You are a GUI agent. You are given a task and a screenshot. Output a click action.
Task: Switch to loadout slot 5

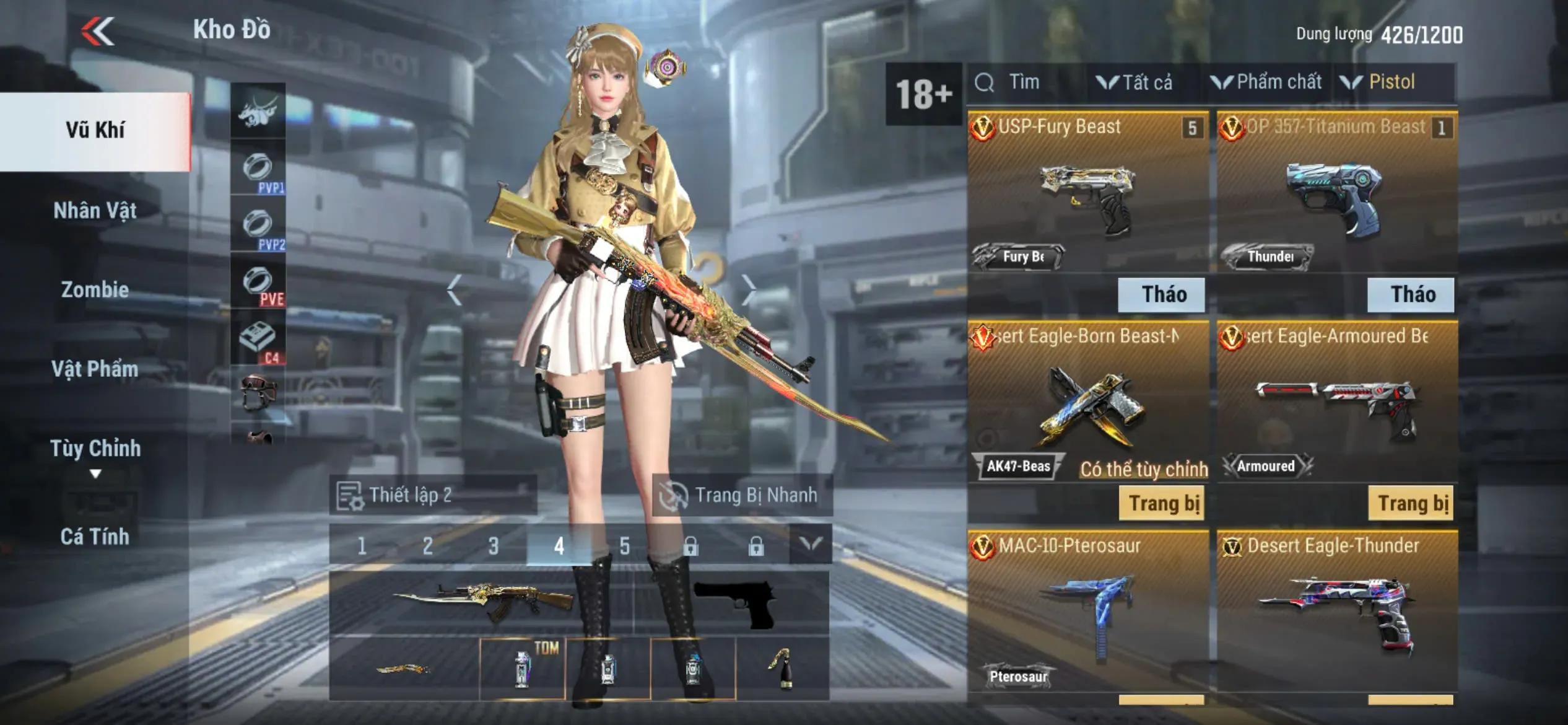tap(624, 546)
